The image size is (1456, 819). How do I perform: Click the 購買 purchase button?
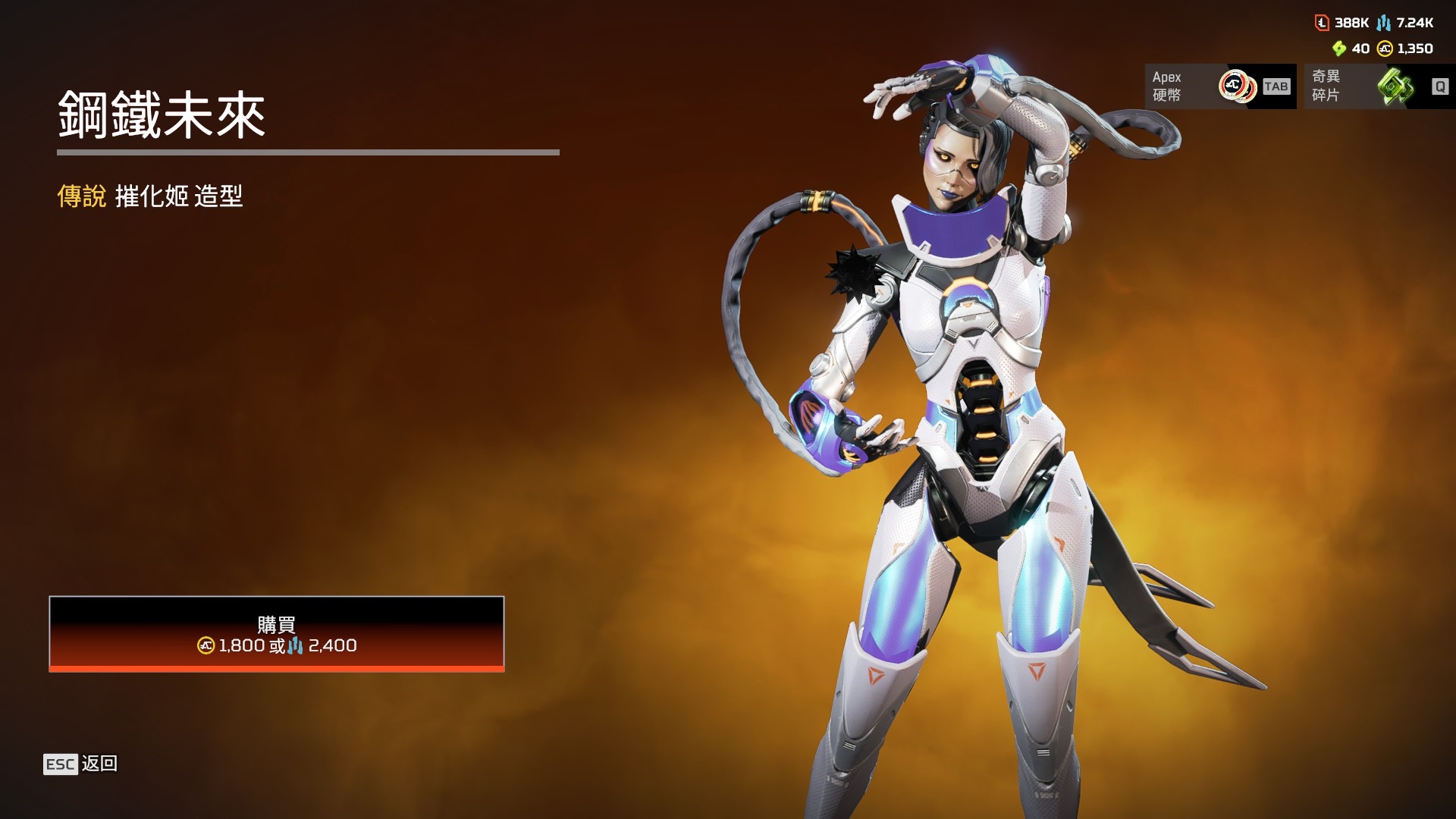tap(276, 634)
